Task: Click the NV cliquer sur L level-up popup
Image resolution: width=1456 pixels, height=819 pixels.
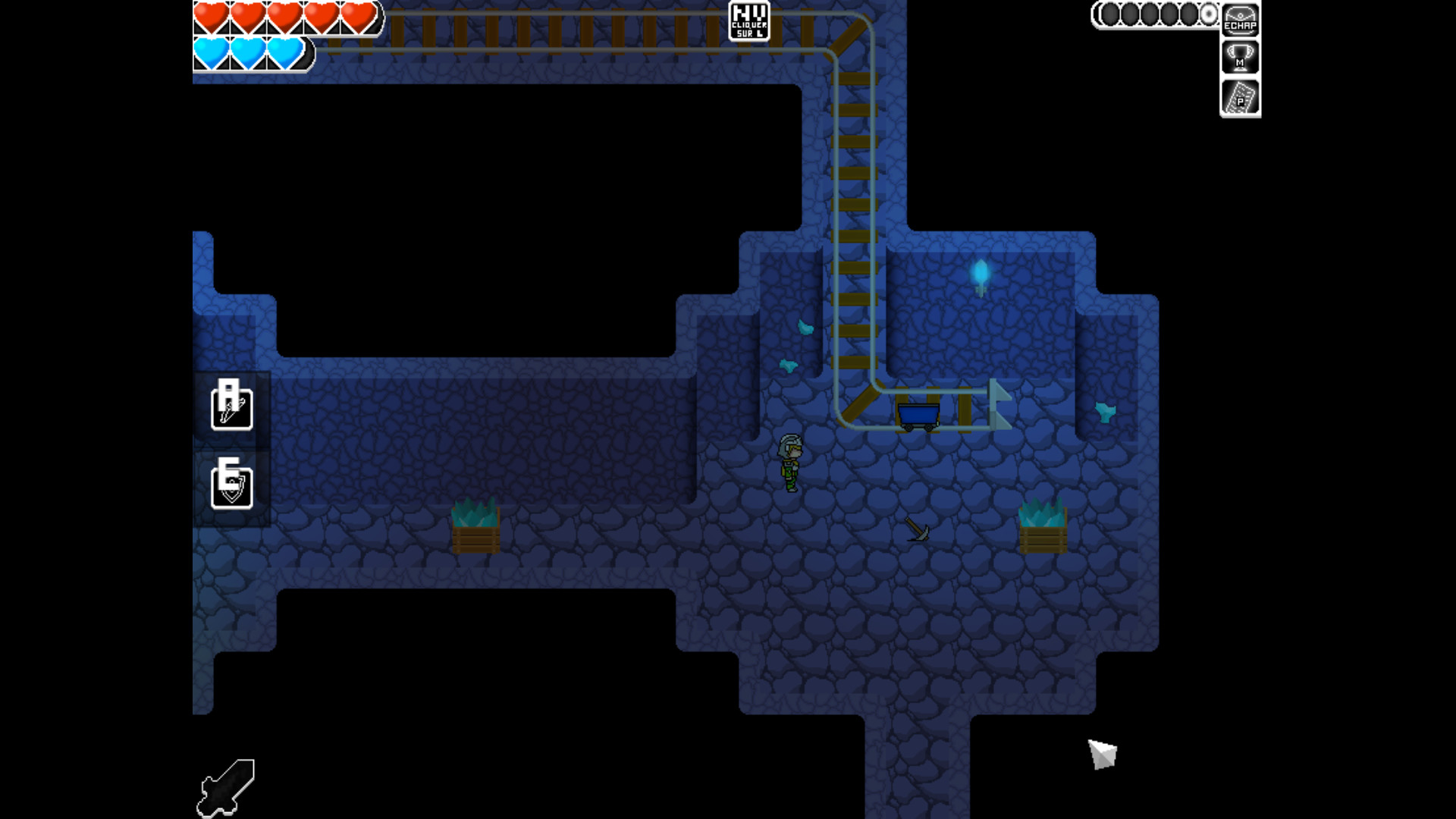Action: point(748,21)
